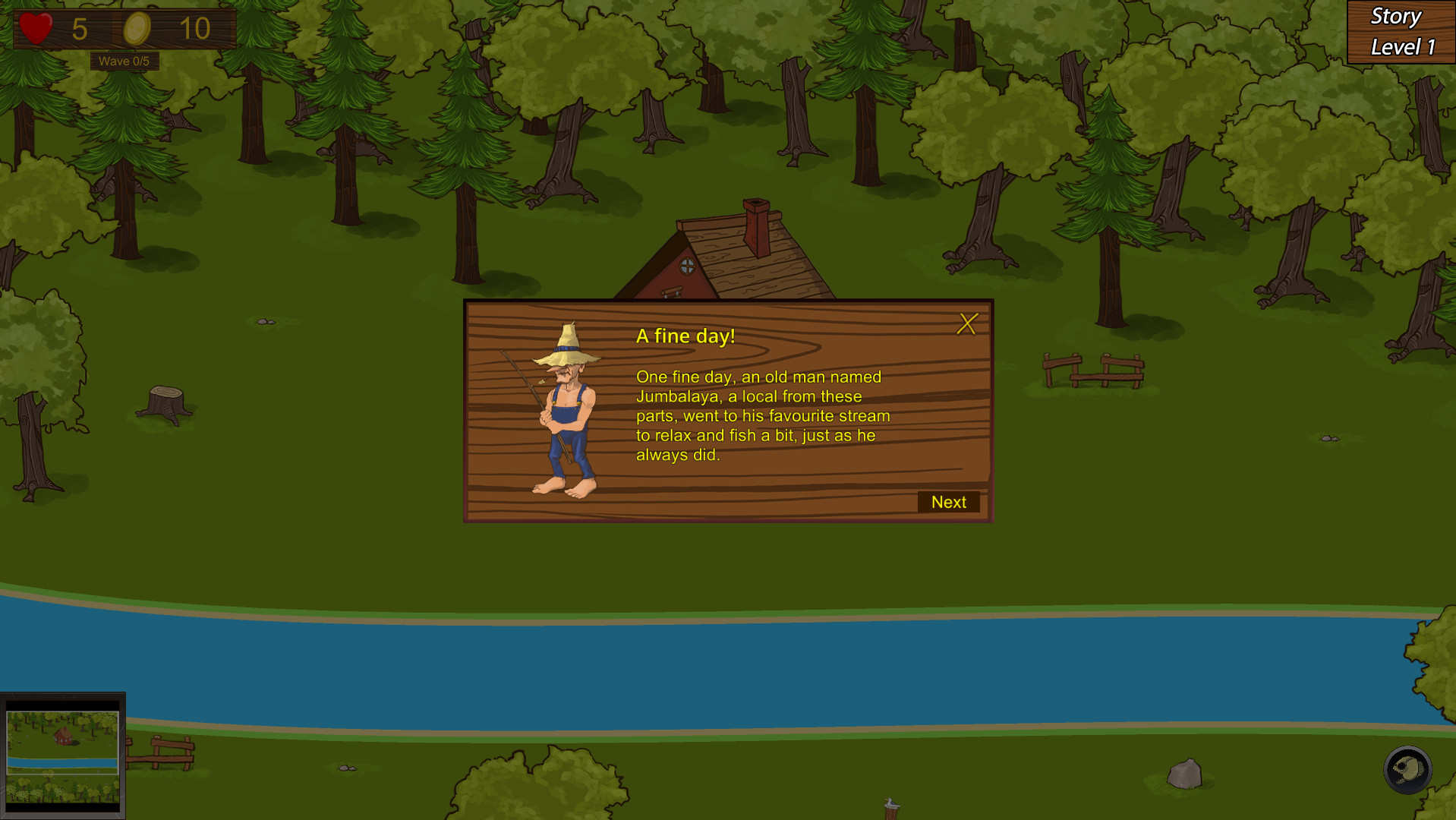1456x820 pixels.
Task: Toggle the Wave 0/5 counter display
Action: [x=124, y=61]
